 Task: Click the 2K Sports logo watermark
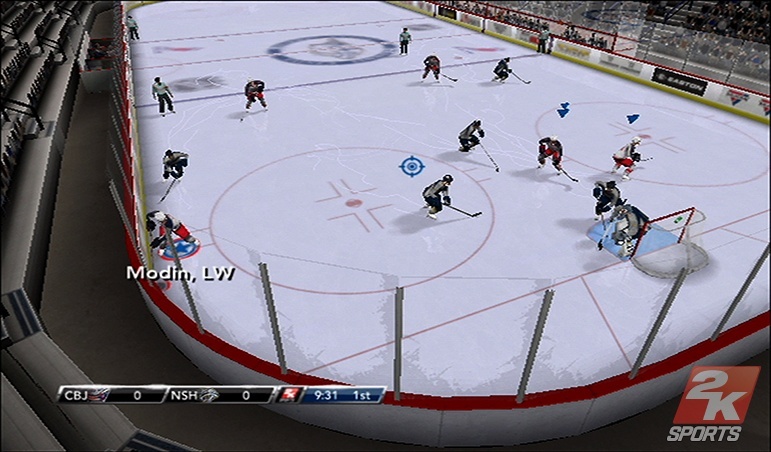(714, 404)
